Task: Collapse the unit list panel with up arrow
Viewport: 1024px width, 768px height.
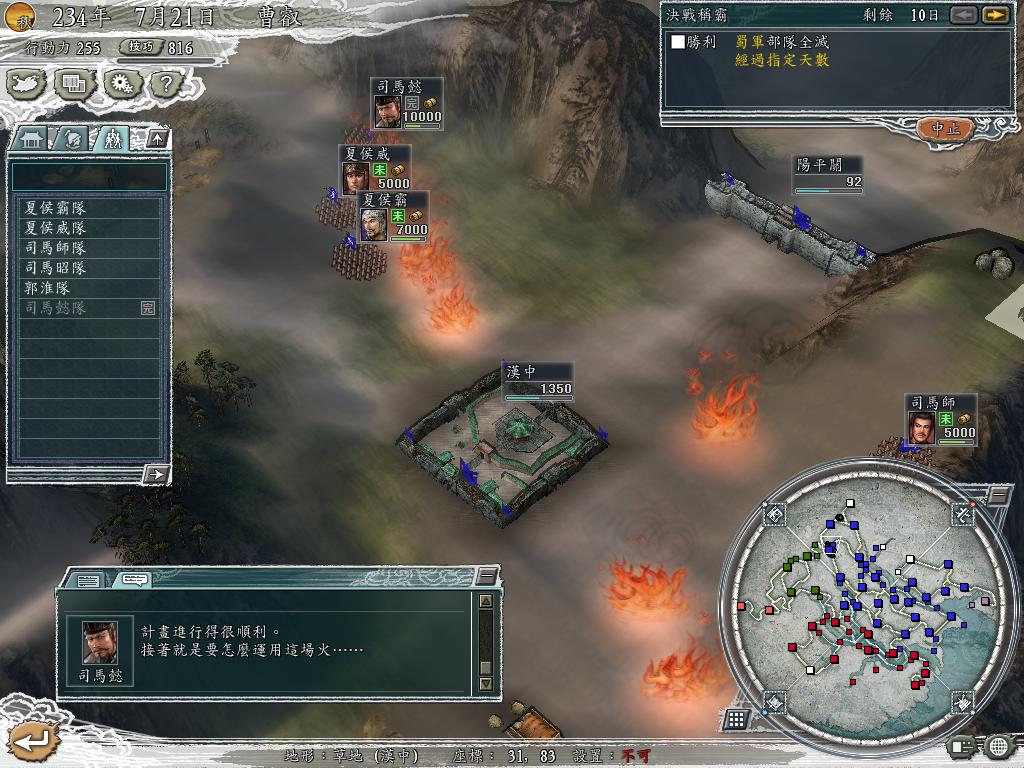Action: [x=157, y=139]
